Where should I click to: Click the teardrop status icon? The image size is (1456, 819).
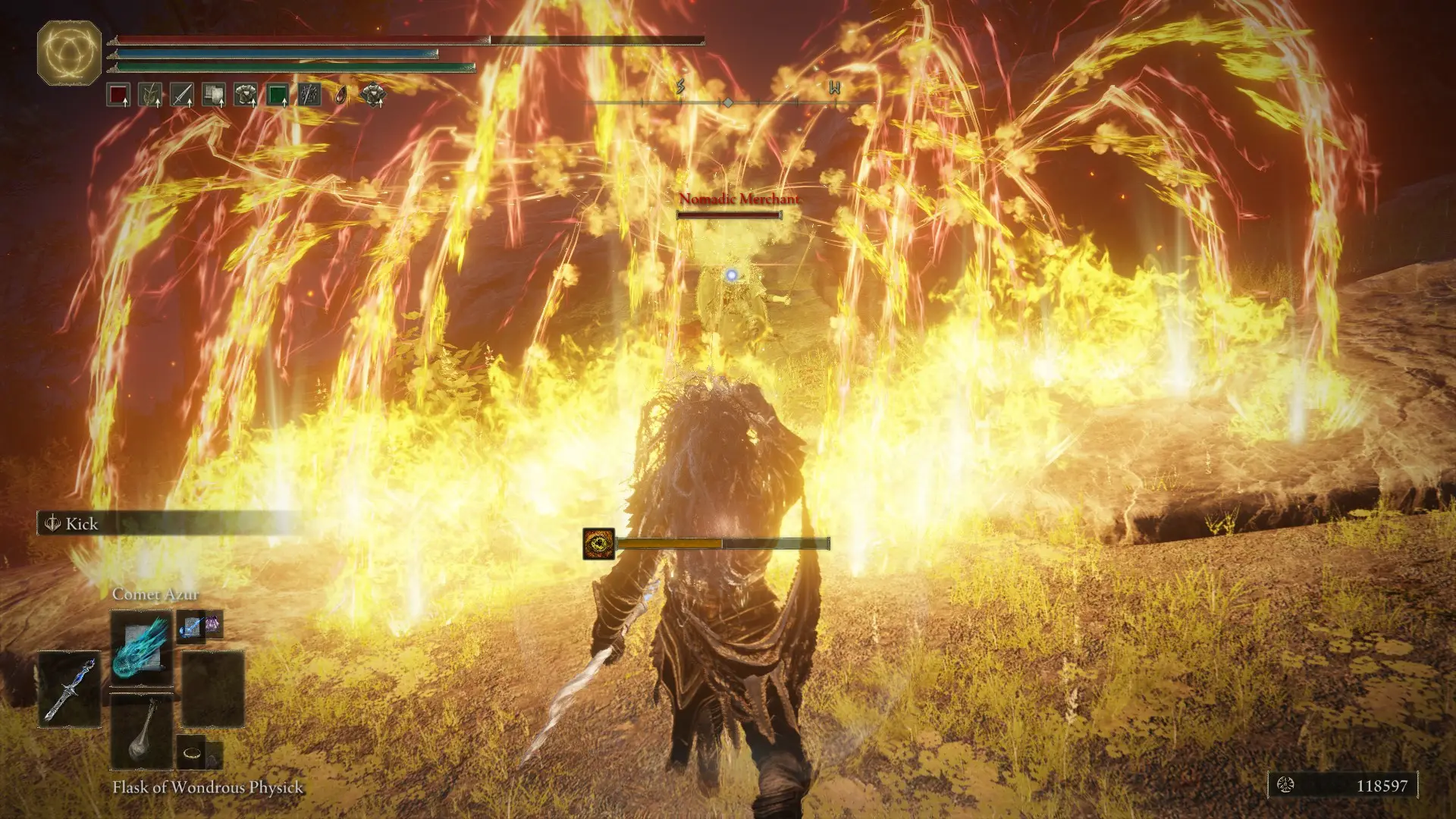tap(341, 96)
